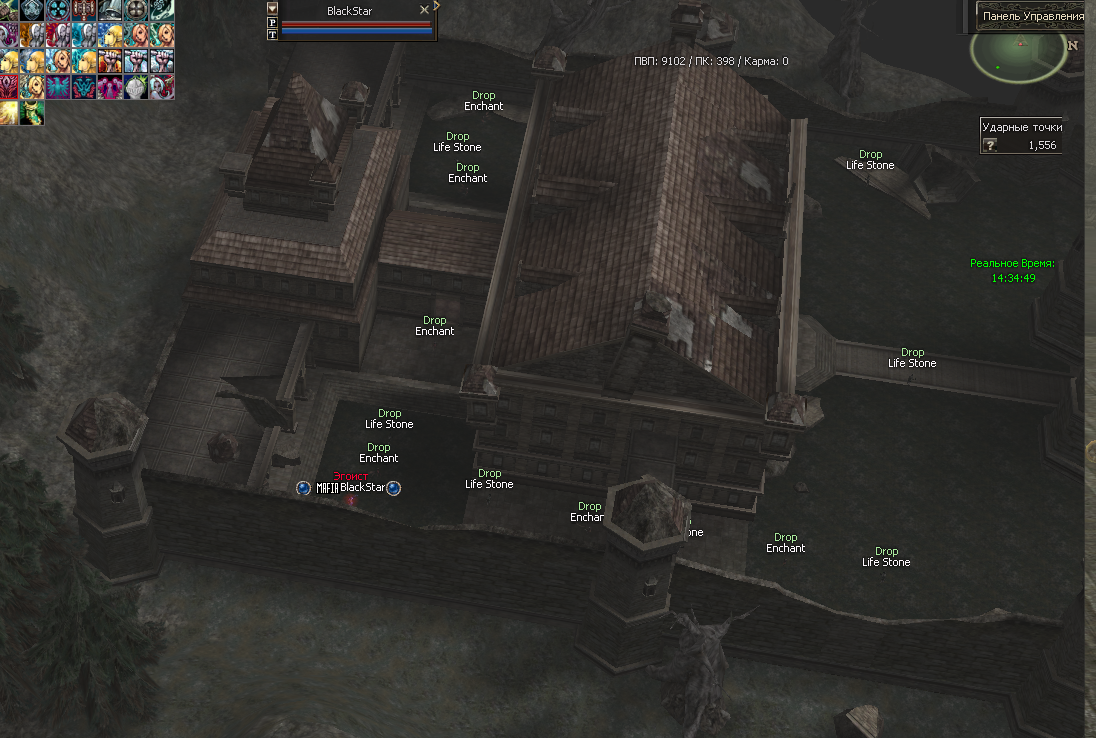
Task: Click the red hammer buff icon
Action: point(85,11)
